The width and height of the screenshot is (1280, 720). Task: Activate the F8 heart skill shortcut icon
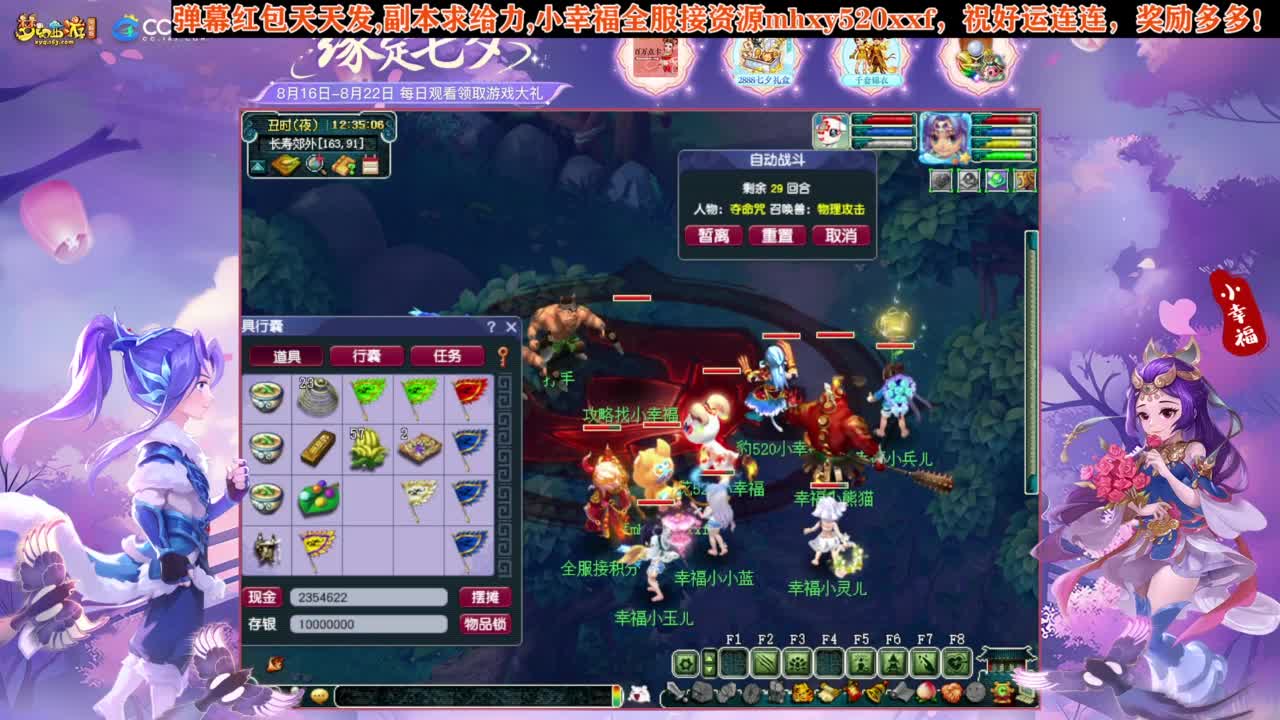click(956, 663)
